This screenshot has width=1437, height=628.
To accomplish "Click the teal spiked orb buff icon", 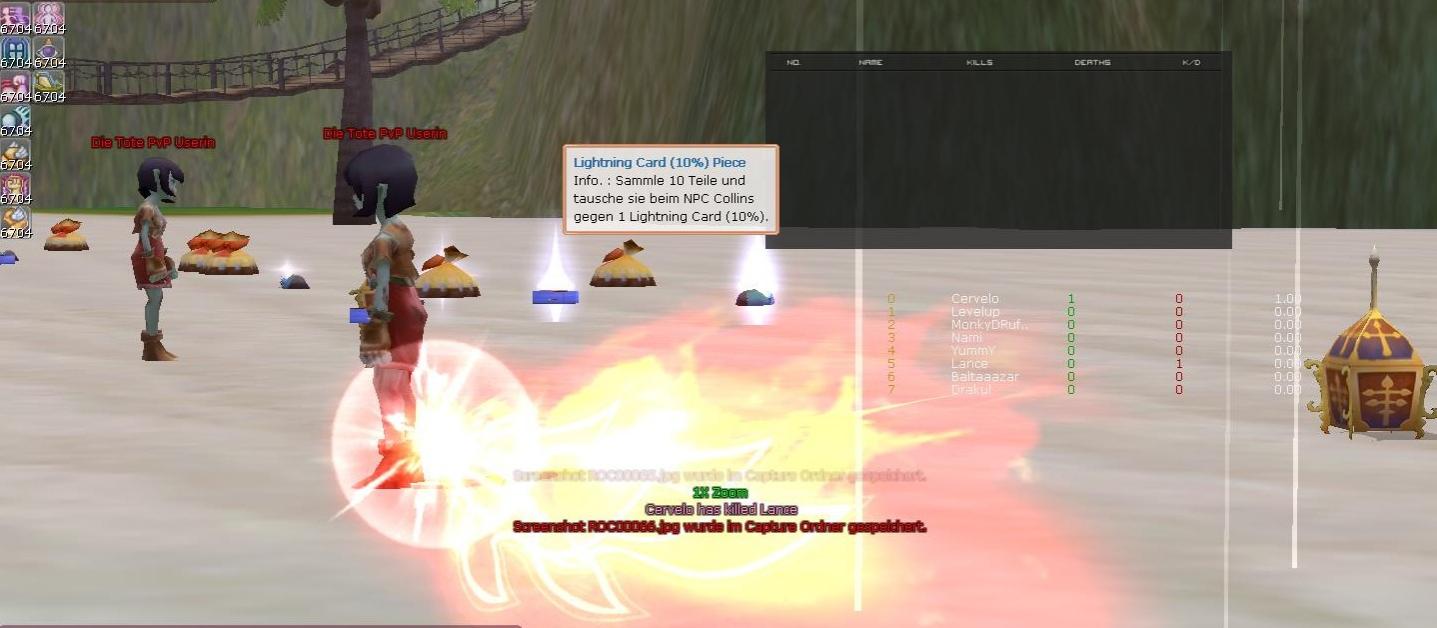I will pos(15,117).
